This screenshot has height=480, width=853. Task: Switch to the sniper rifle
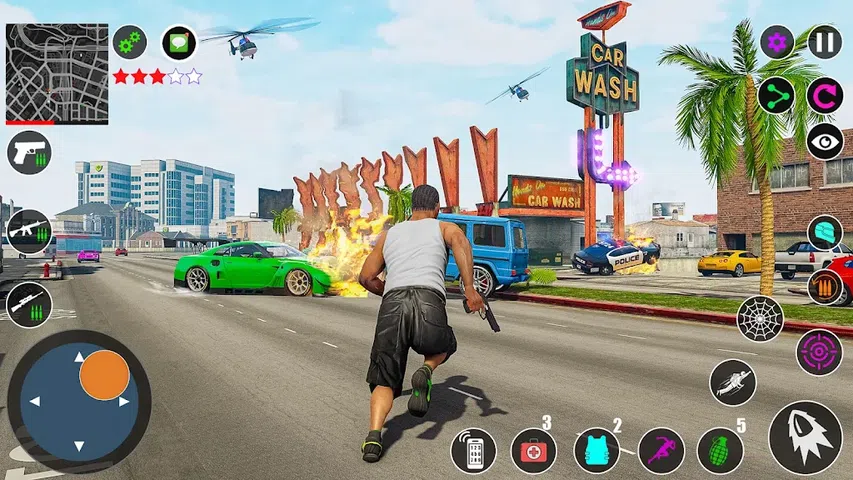[x=28, y=304]
